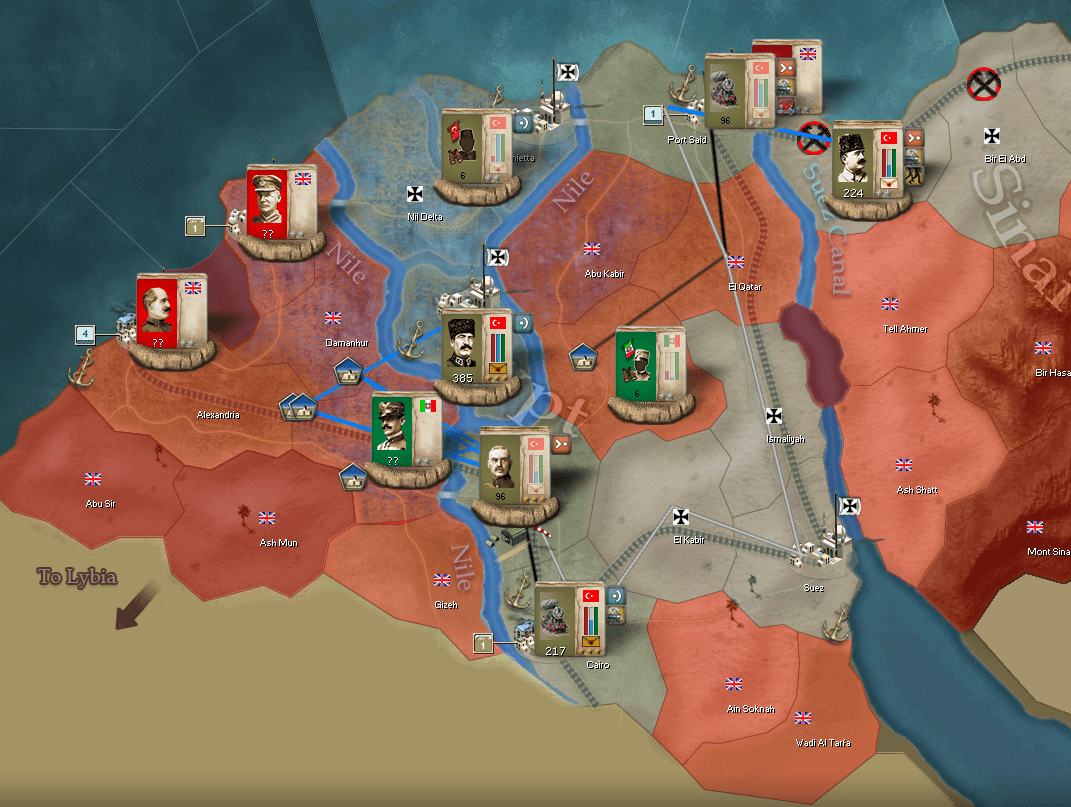The image size is (1071, 807).
Task: Click the number 1 badge beside Cairo
Action: (484, 642)
